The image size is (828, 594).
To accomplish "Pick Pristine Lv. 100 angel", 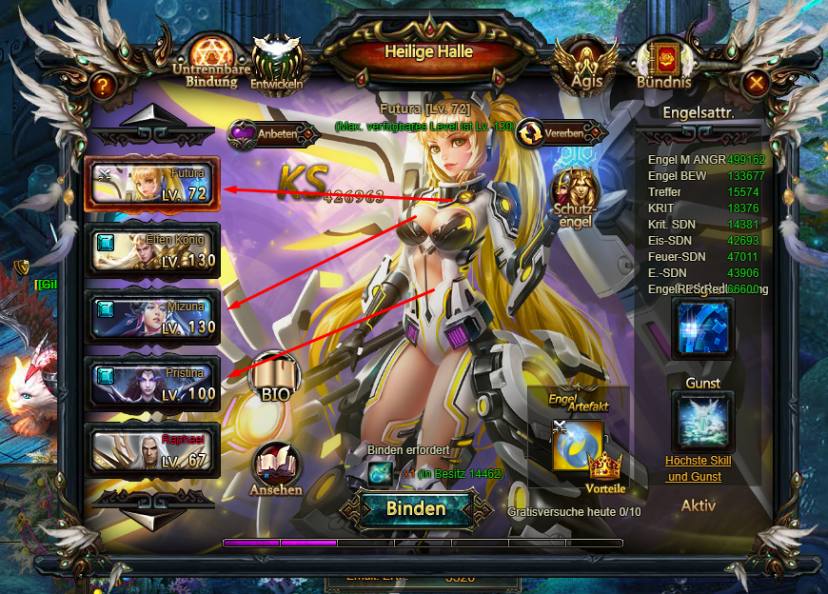I will click(x=152, y=382).
